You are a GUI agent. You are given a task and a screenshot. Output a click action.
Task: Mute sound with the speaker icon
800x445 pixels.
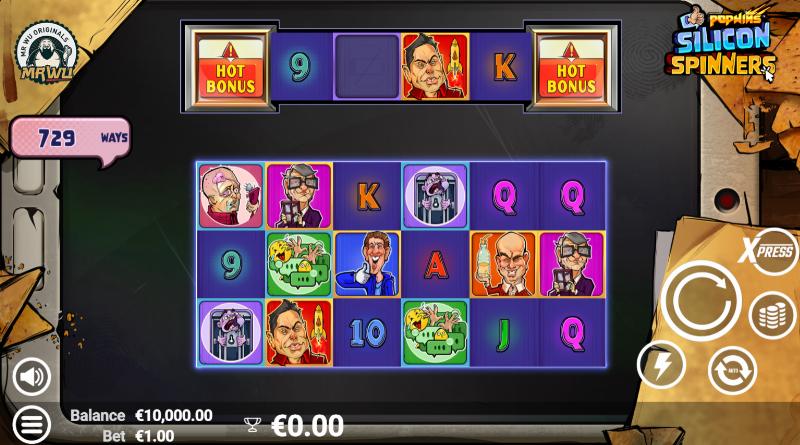tap(32, 376)
